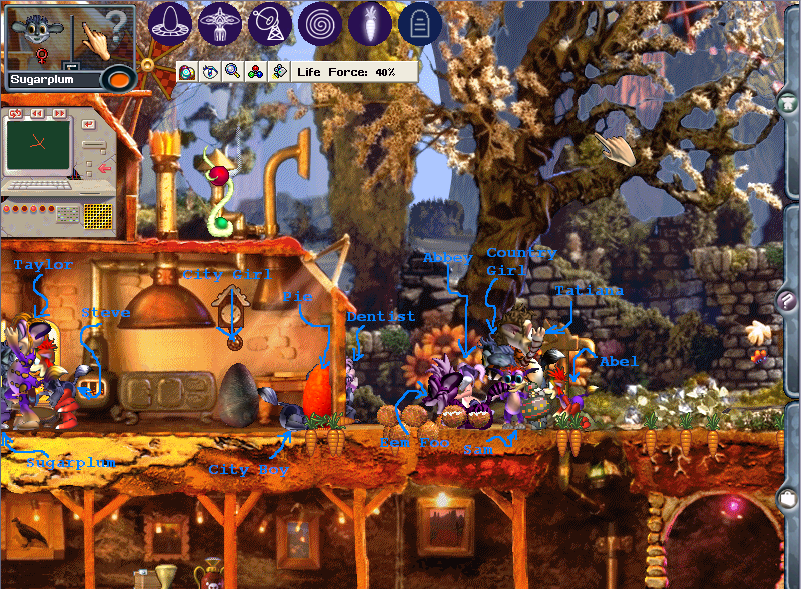This screenshot has width=801, height=589.
Task: Select Sugarplum's creature portrait
Action: pyautogui.click(x=40, y=34)
